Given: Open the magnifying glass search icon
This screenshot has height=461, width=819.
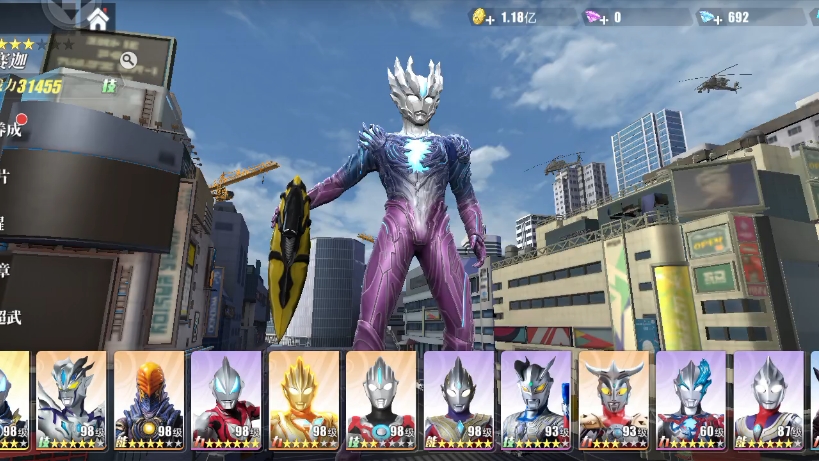Looking at the screenshot, I should [128, 60].
